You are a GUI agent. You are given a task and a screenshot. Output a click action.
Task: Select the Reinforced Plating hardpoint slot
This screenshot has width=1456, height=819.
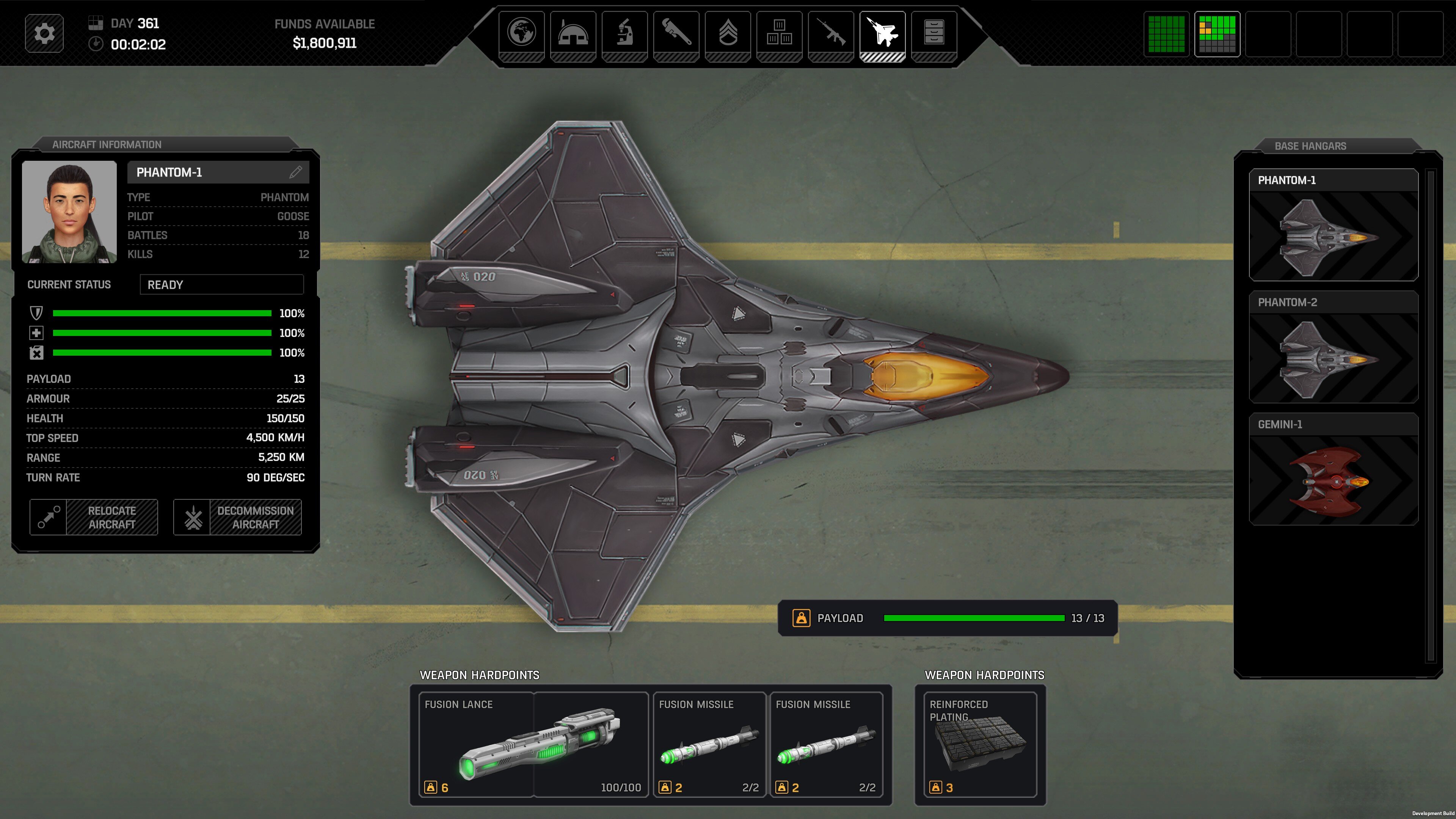[980, 744]
